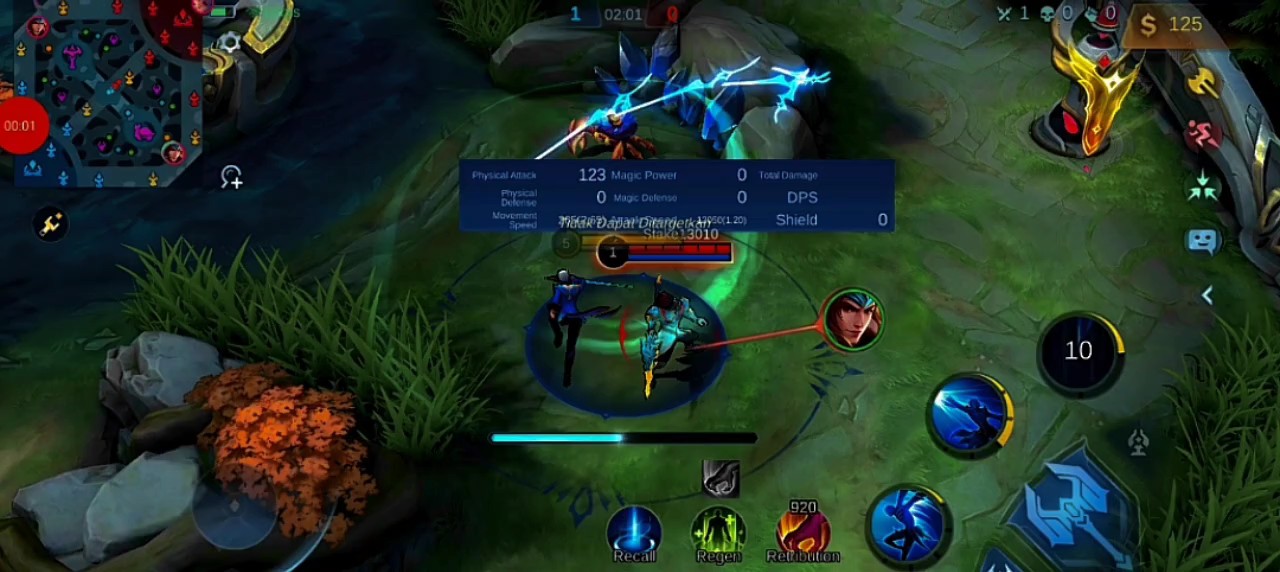Send the gather signal with the green arrows
This screenshot has width=1280, height=572.
click(x=1203, y=187)
